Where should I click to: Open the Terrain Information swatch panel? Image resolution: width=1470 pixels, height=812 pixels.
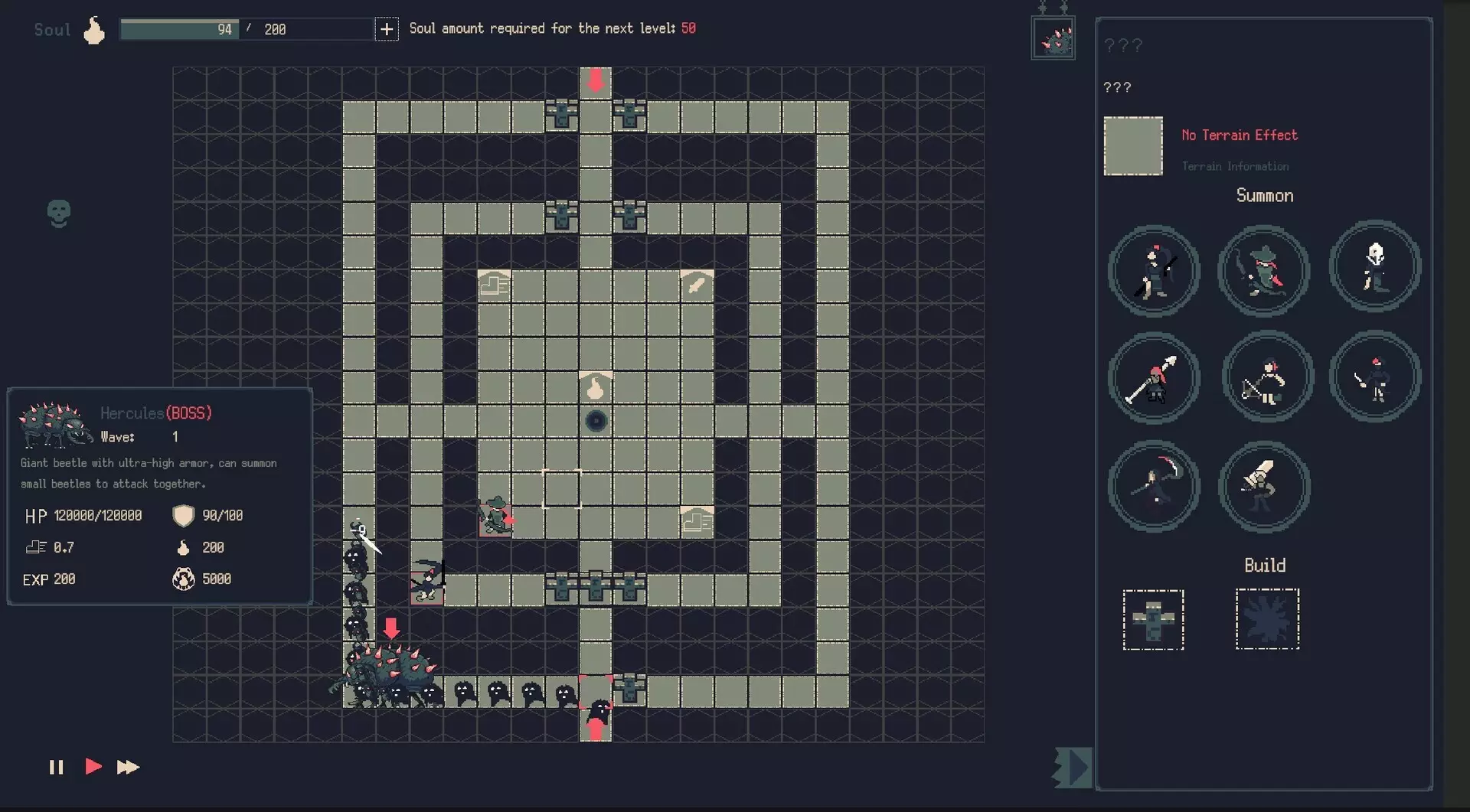tap(1134, 146)
